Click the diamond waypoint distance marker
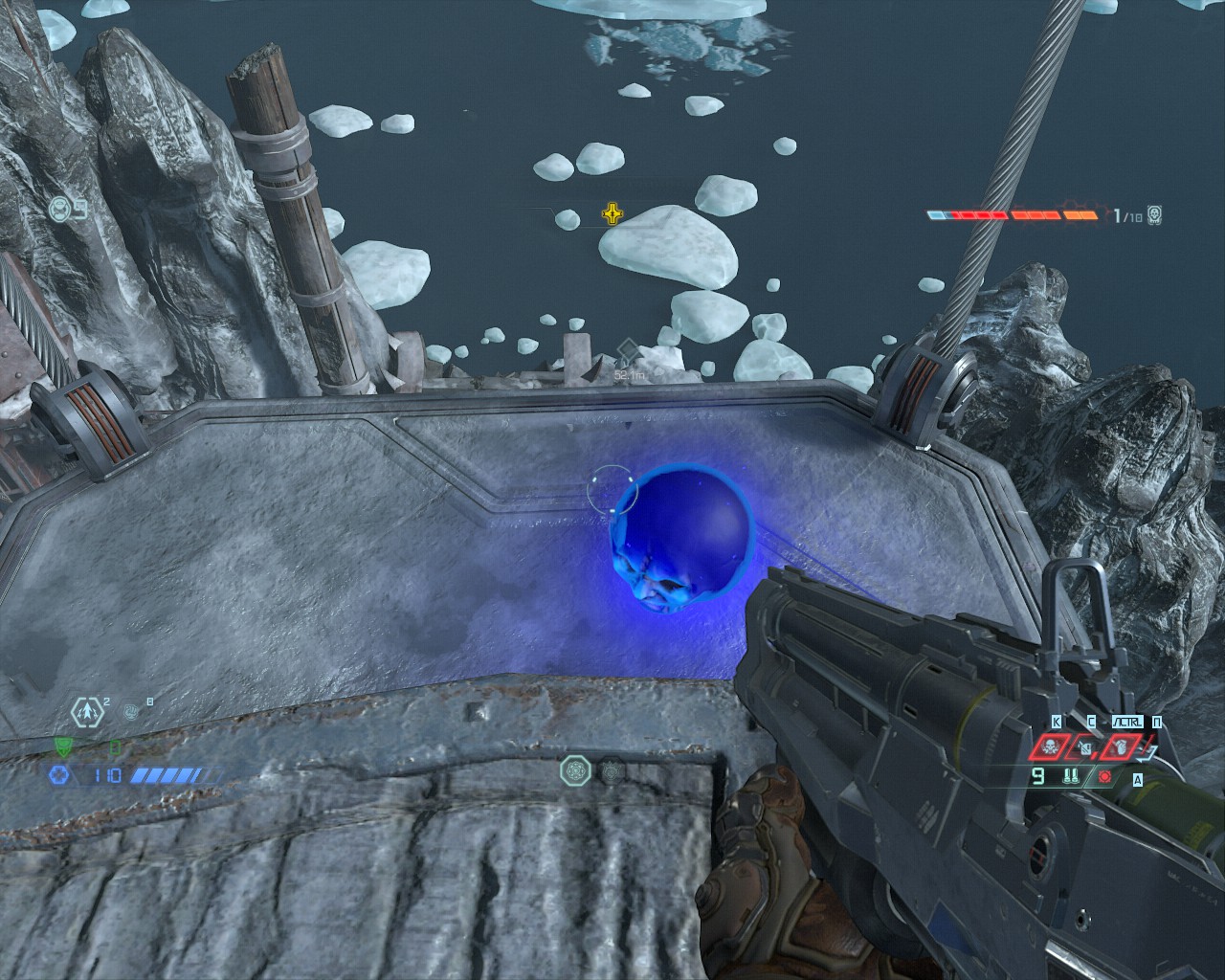This screenshot has width=1225, height=980. pos(627,350)
